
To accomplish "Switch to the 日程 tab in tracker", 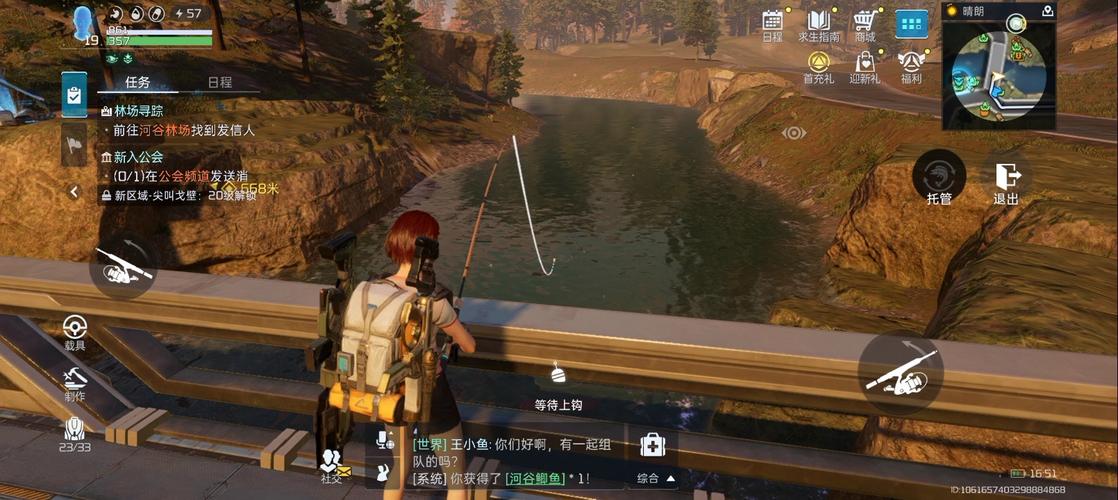I will (x=219, y=82).
